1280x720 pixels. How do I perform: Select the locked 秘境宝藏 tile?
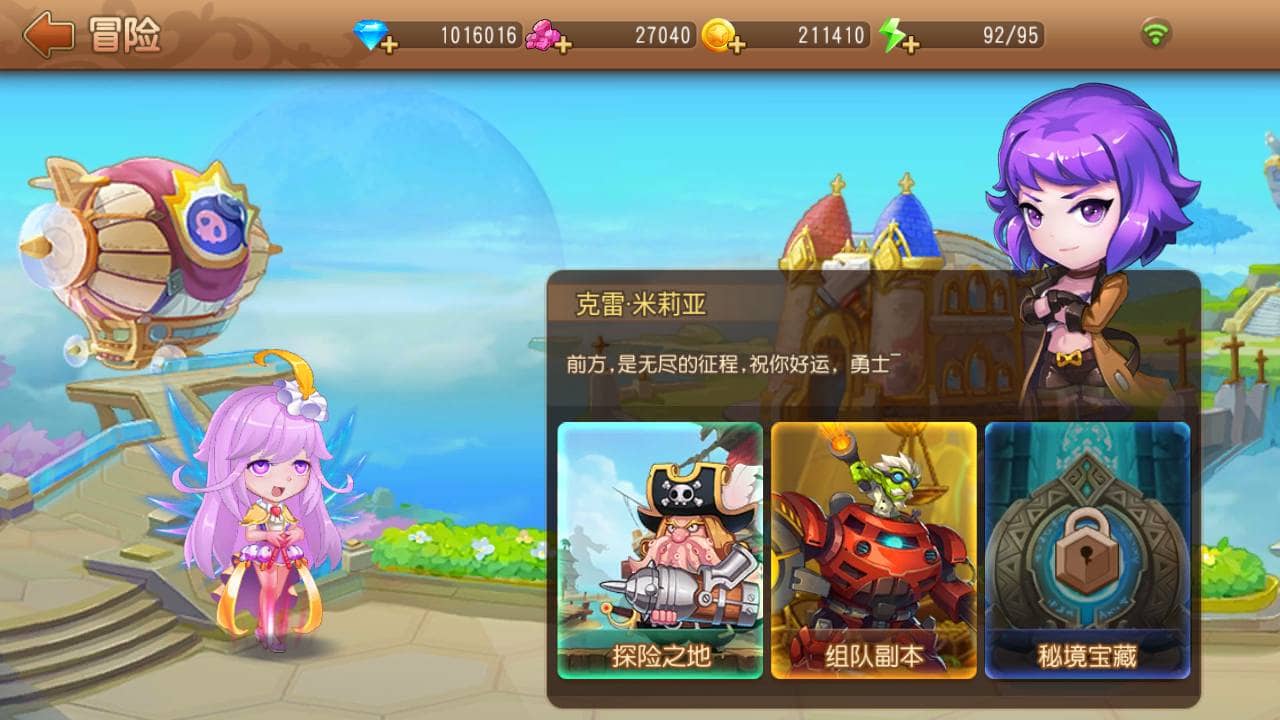click(x=1087, y=550)
